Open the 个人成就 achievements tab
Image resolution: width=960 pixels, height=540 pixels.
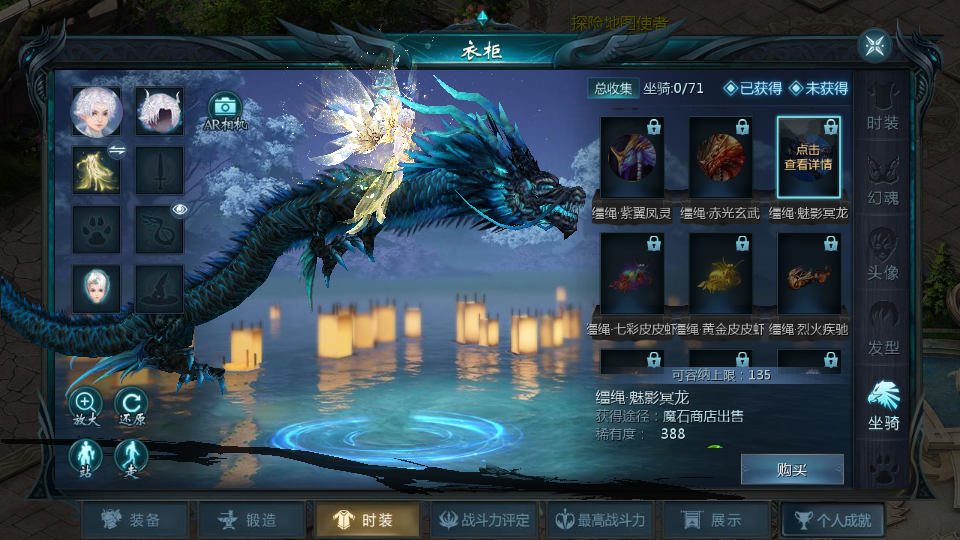coord(832,520)
